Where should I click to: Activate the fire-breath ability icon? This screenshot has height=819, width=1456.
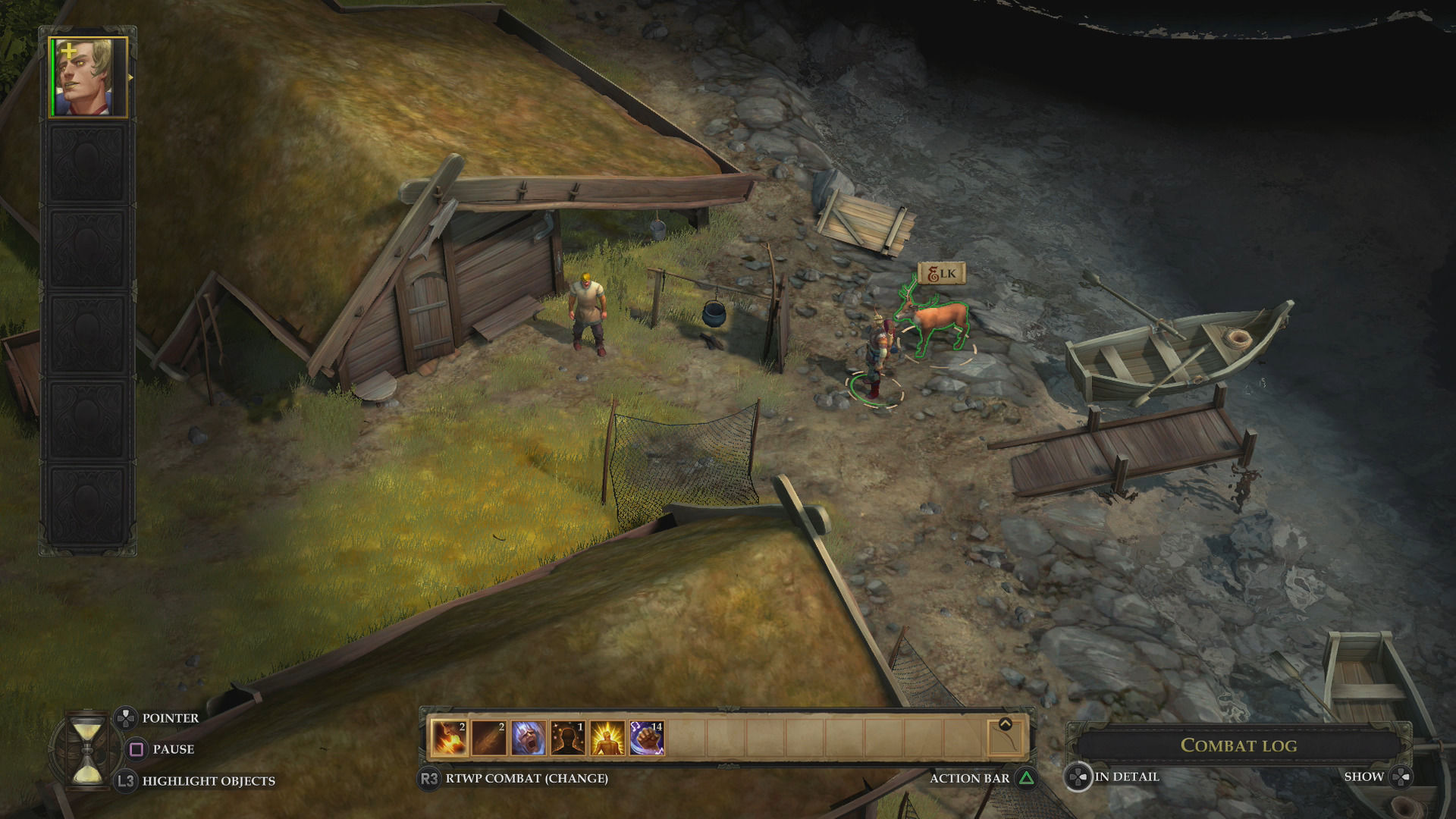(449, 738)
